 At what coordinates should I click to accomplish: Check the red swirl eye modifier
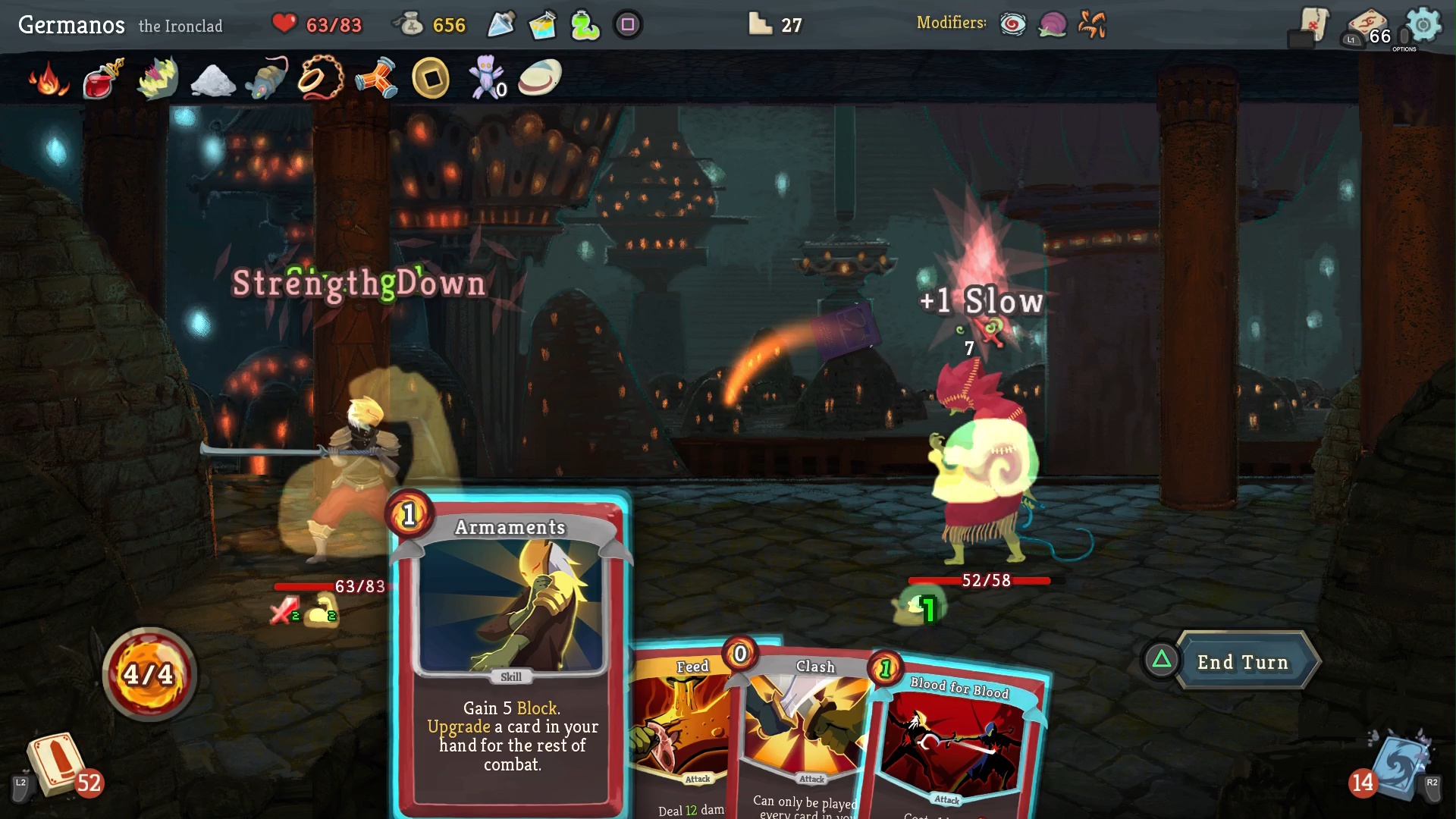pyautogui.click(x=1012, y=25)
